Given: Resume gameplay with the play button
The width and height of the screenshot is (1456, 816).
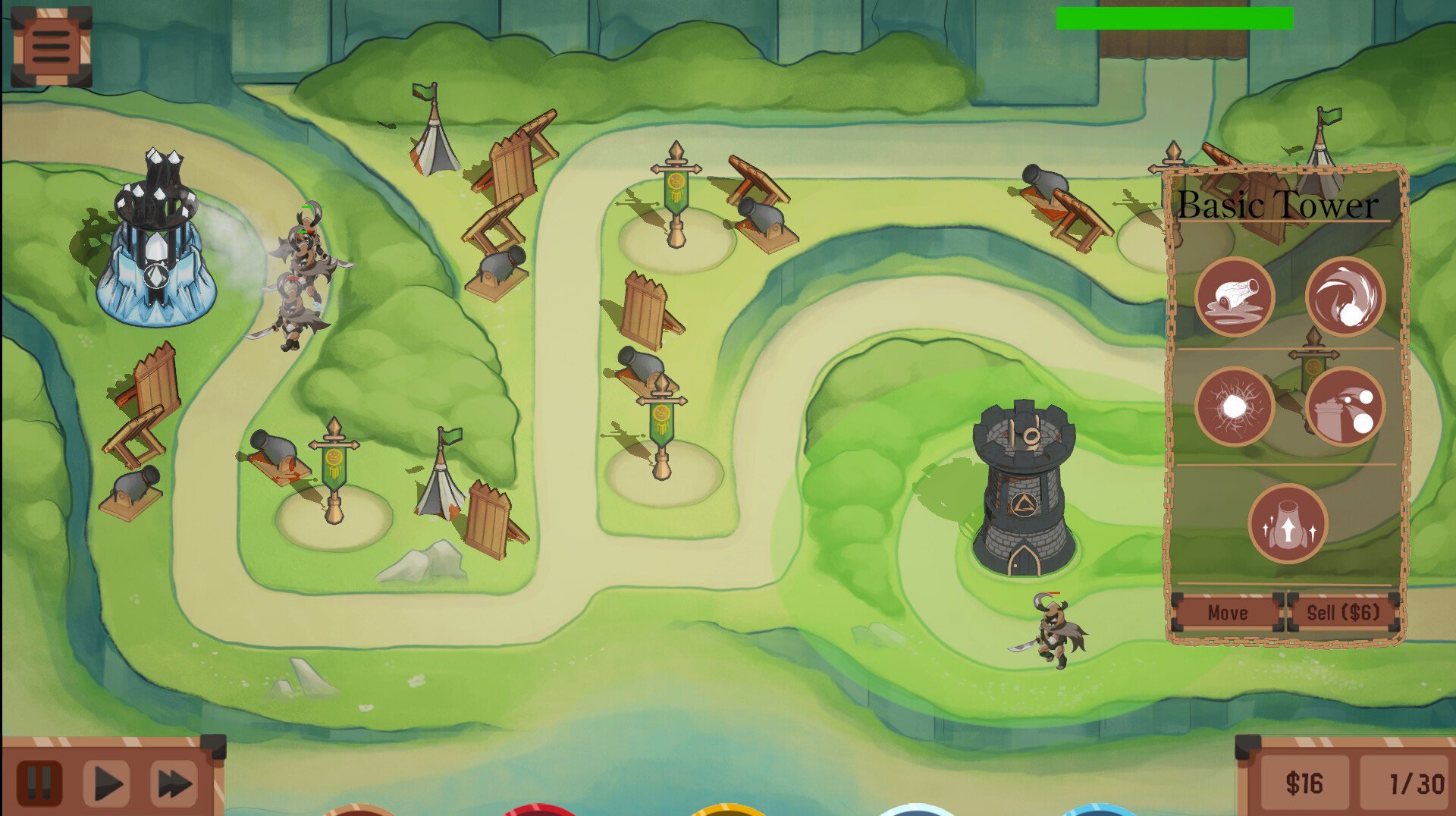Looking at the screenshot, I should point(108,783).
